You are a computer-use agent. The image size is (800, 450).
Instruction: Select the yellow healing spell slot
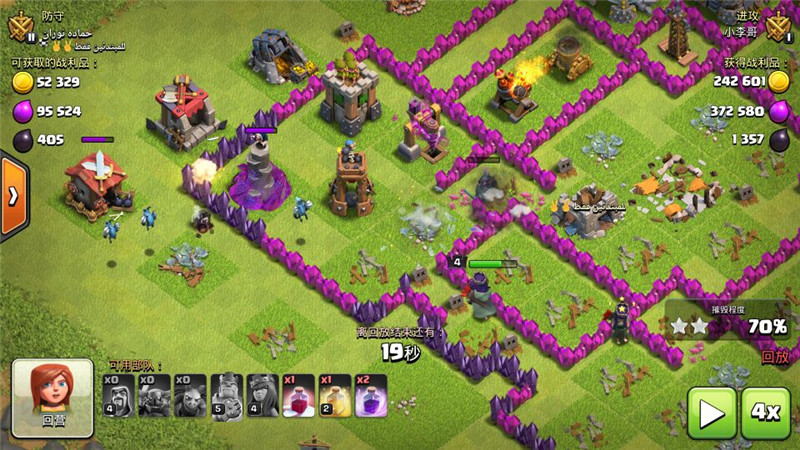[334, 396]
